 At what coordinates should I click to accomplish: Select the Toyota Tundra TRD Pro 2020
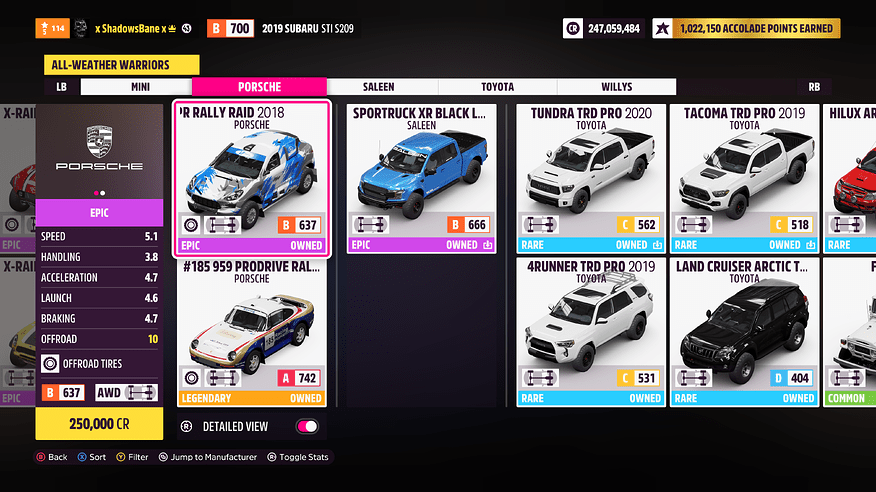(590, 177)
